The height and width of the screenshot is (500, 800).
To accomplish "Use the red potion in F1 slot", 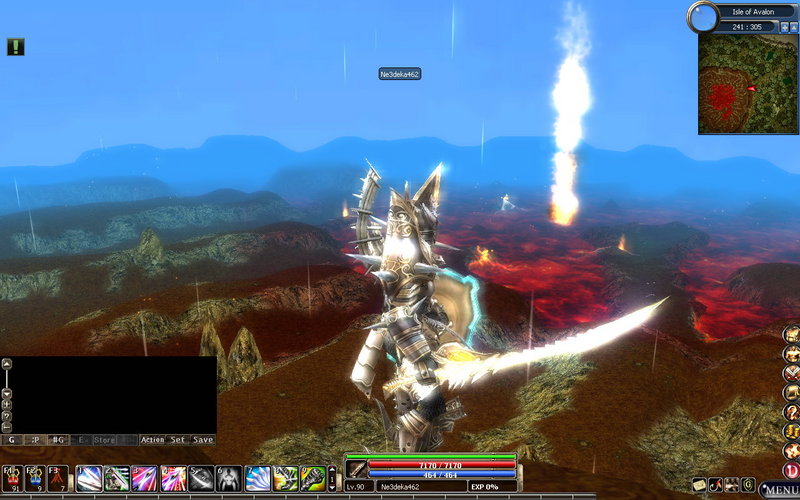I will point(11,478).
